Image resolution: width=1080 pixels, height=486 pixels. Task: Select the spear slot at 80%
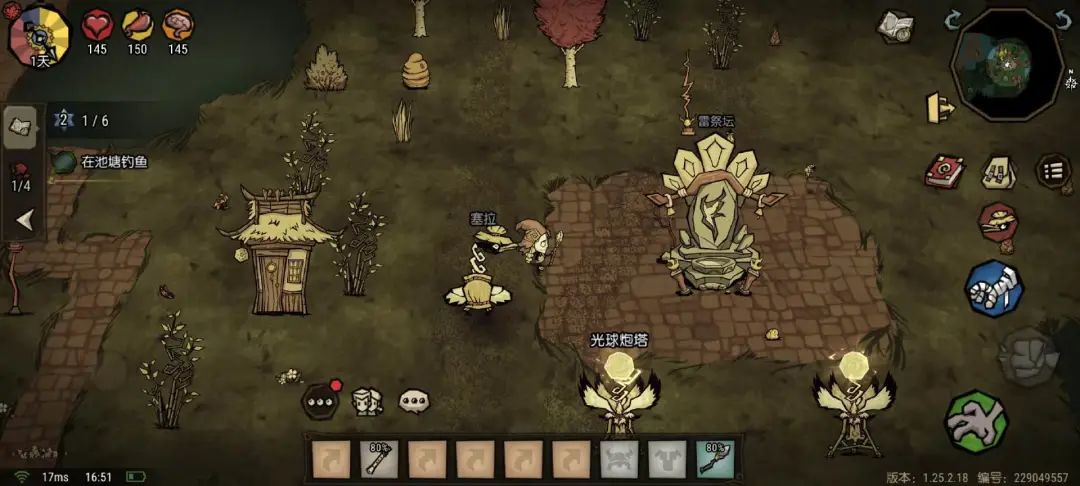[x=379, y=459]
